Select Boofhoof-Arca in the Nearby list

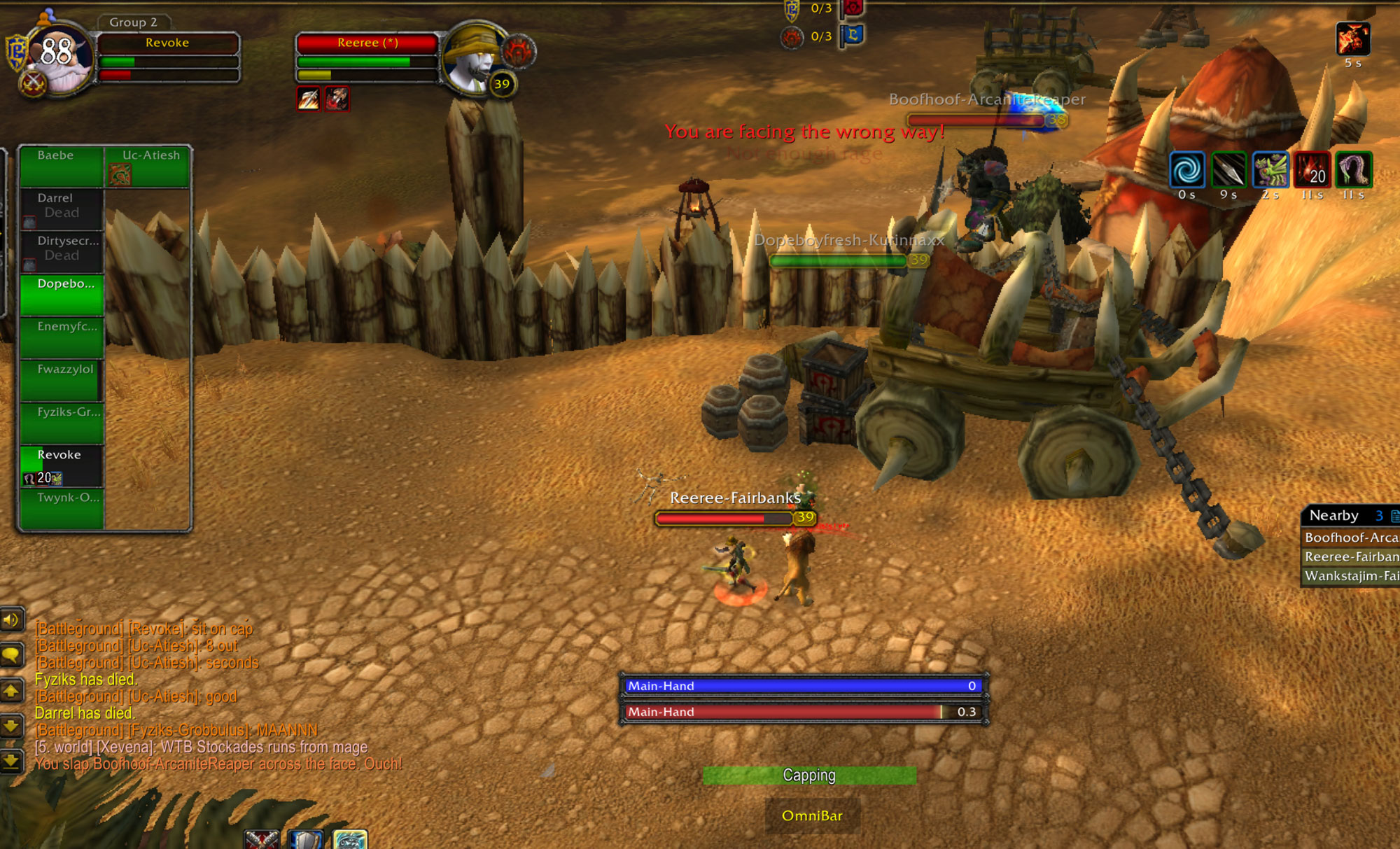[x=1350, y=538]
